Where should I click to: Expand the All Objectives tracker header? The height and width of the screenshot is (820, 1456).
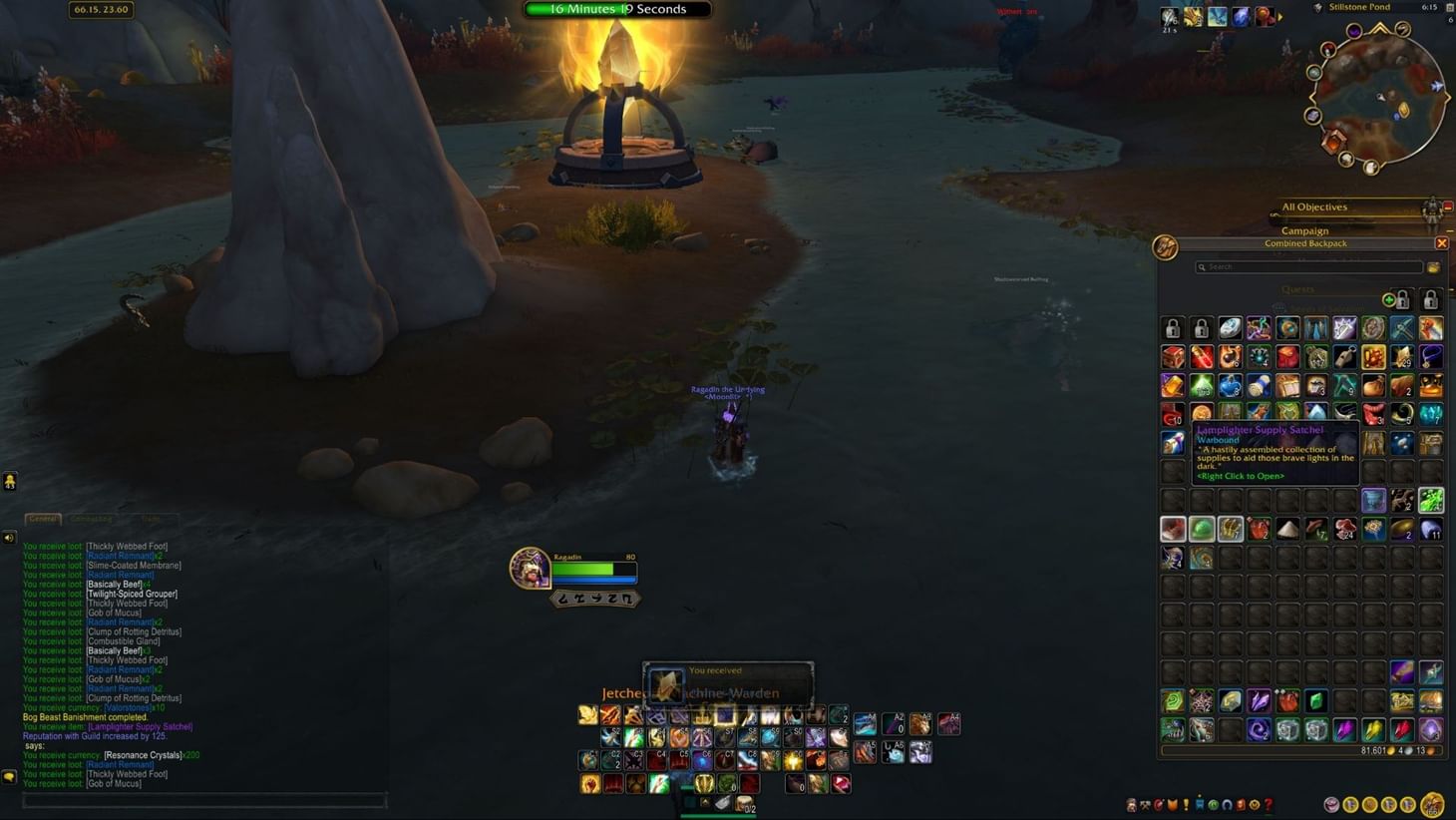coord(1314,206)
